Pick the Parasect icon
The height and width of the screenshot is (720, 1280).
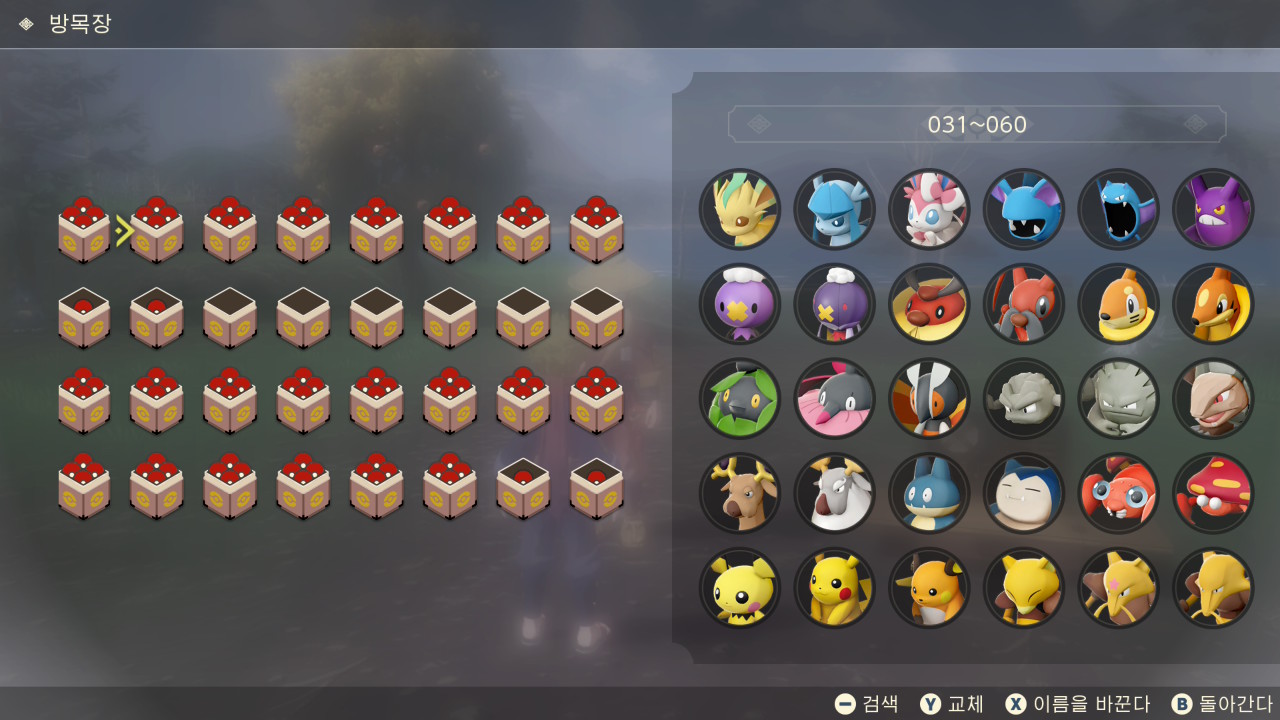pos(1213,493)
